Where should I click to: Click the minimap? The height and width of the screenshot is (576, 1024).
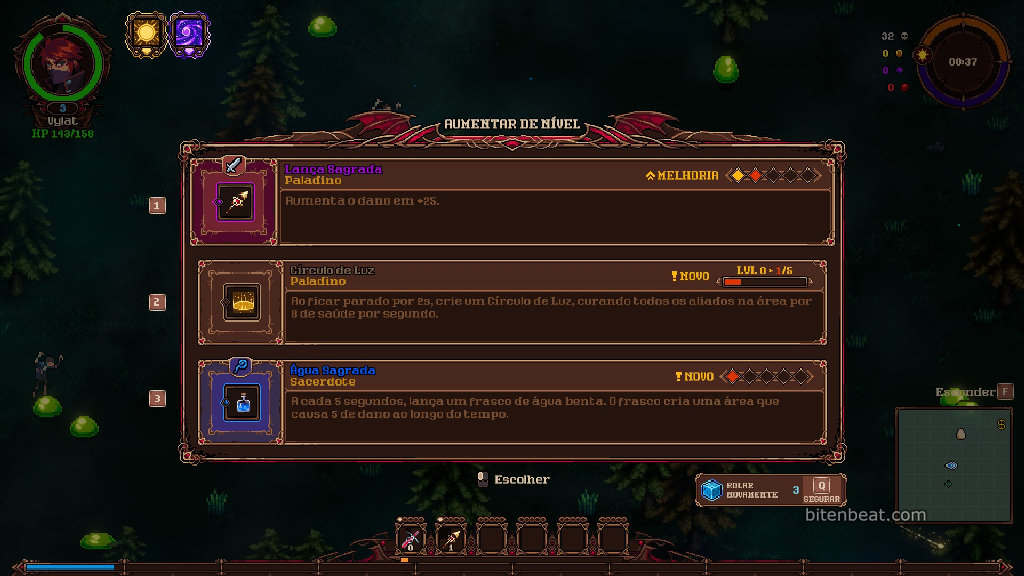[x=952, y=463]
